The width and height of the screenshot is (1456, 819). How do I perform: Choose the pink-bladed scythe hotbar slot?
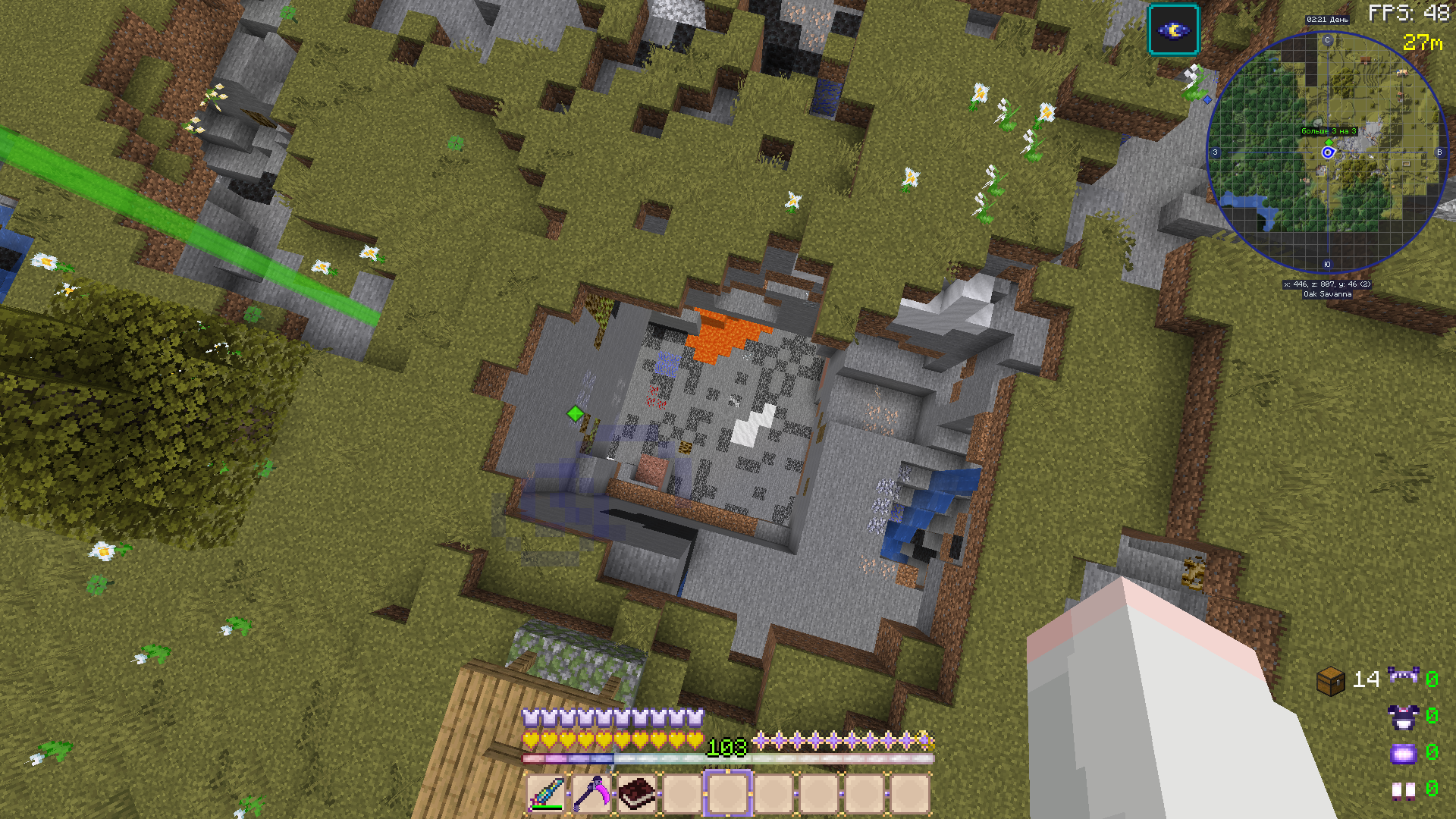(x=591, y=793)
